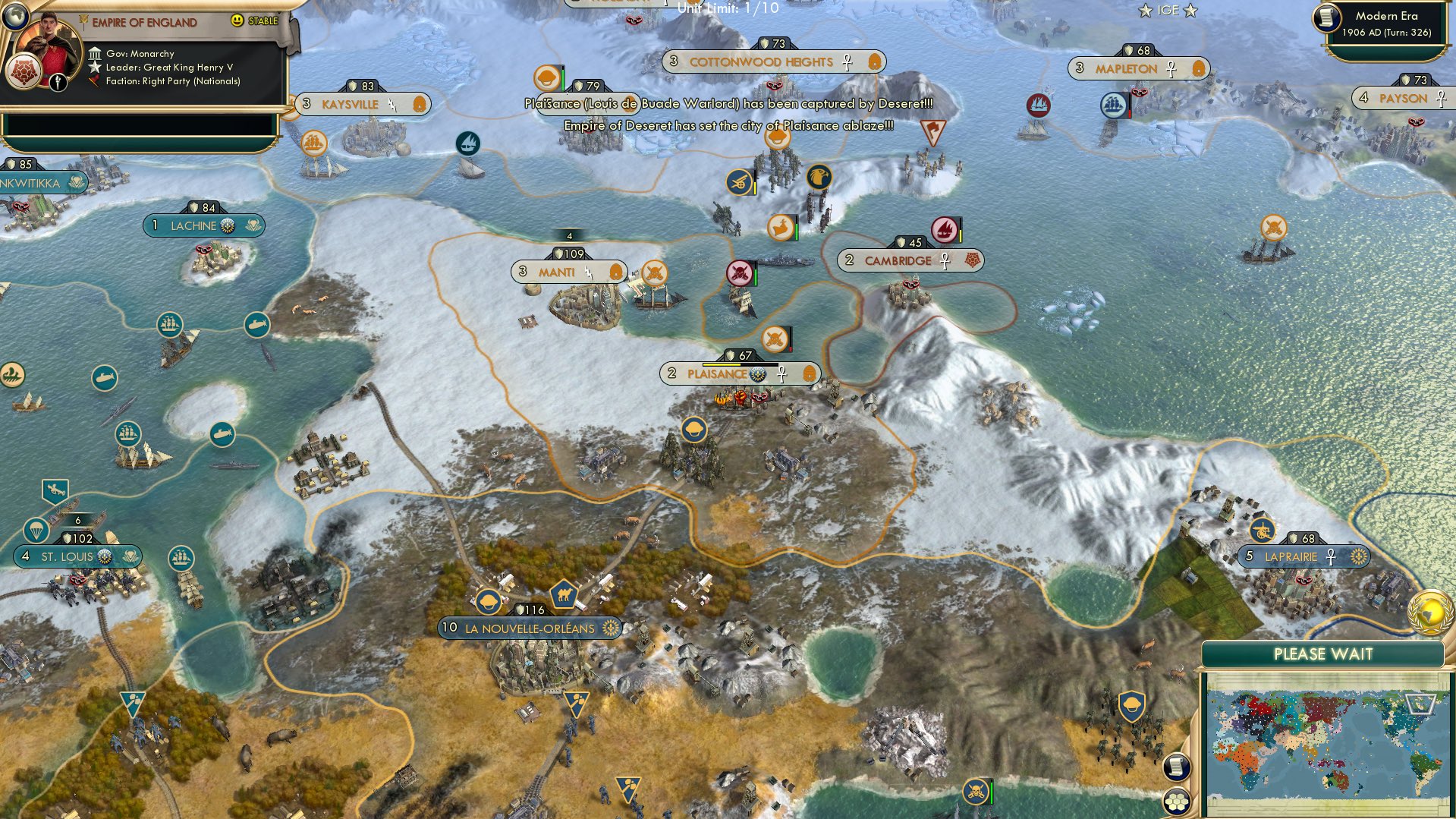
Task: Click the eagle unit flag north of Cambridge
Action: 819,175
